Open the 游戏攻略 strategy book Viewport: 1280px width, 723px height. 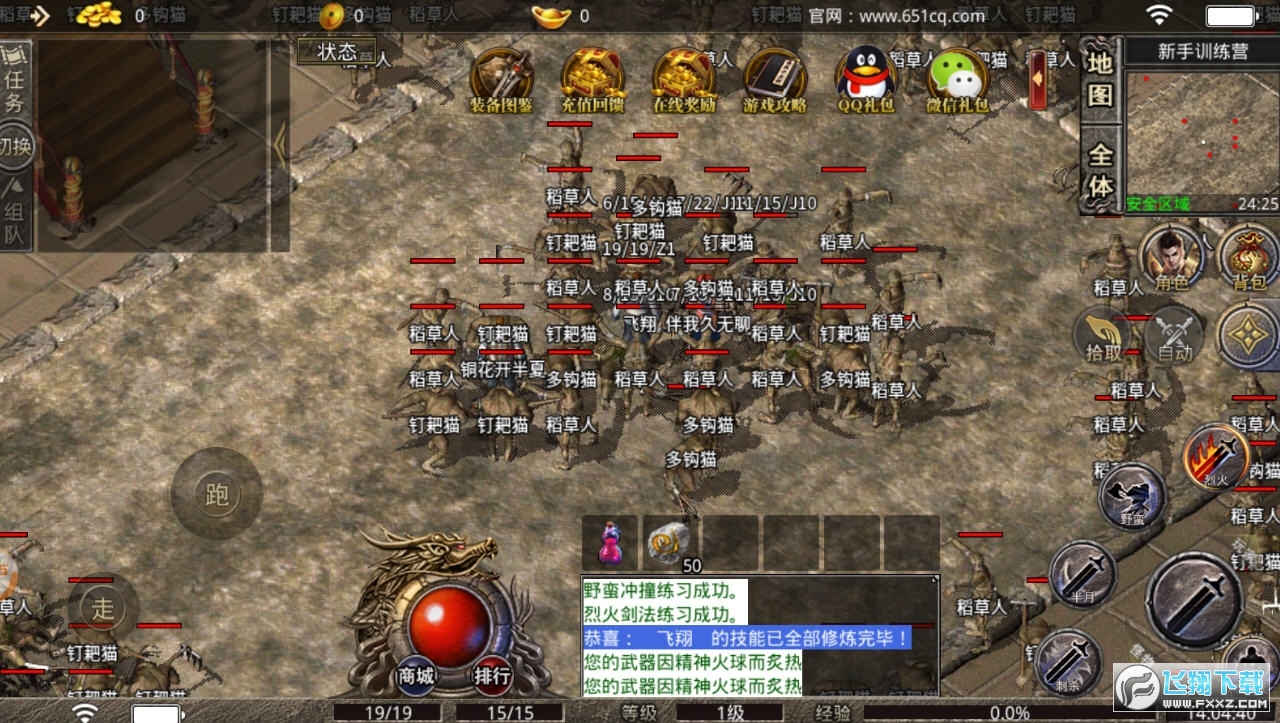[774, 78]
